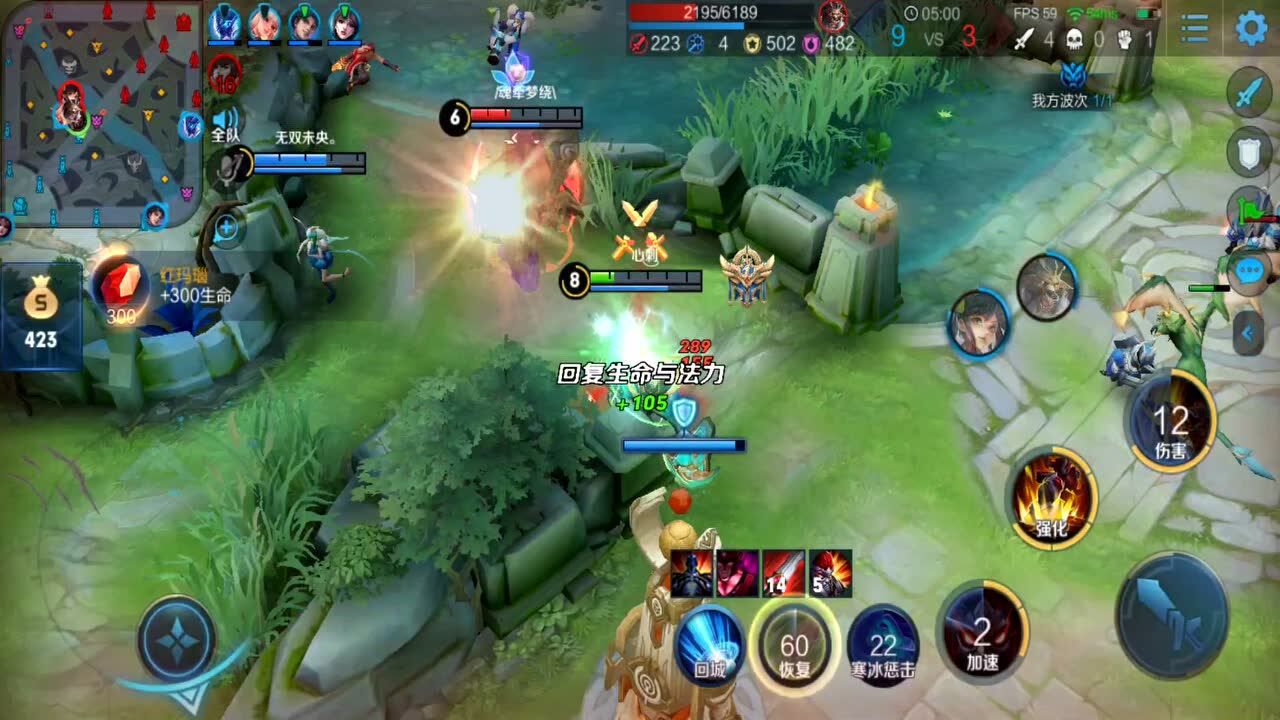Use the 伤害 skill button

[1170, 422]
